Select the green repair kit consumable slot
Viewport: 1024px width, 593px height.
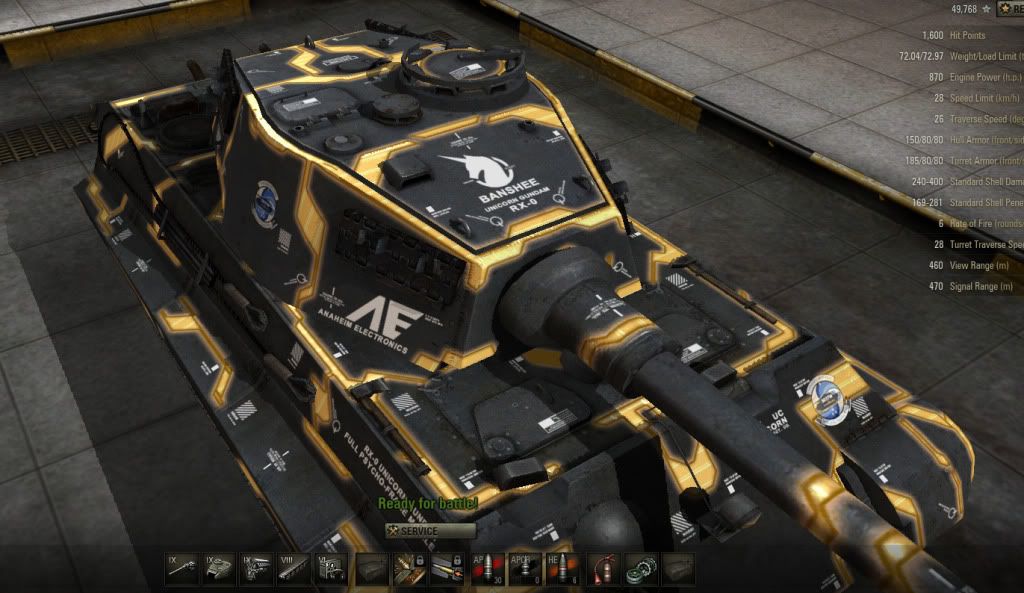coord(641,568)
